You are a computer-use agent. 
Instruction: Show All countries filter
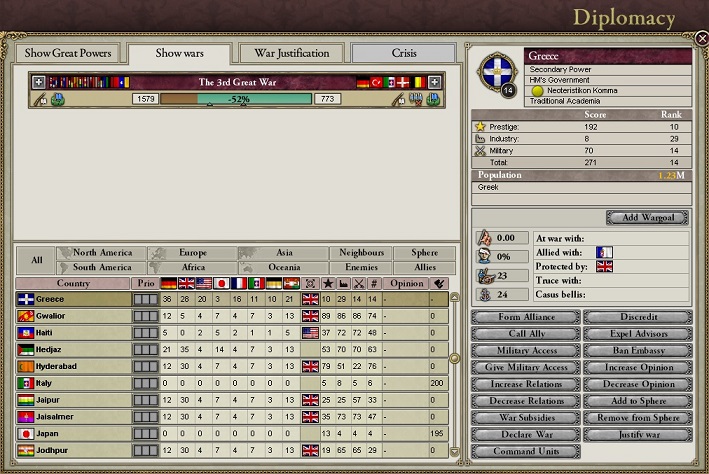pos(36,260)
